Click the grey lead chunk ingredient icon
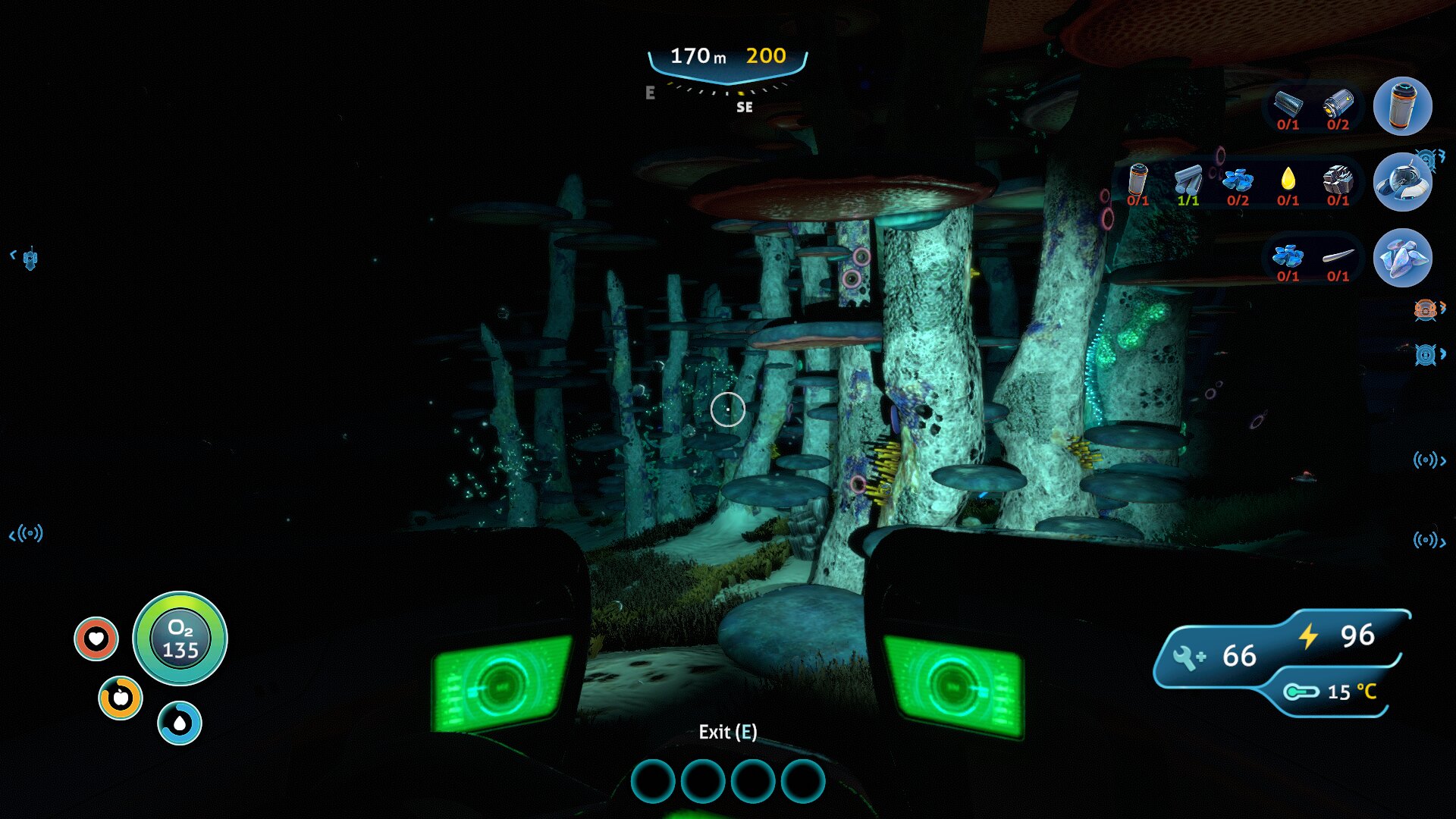 (1338, 180)
